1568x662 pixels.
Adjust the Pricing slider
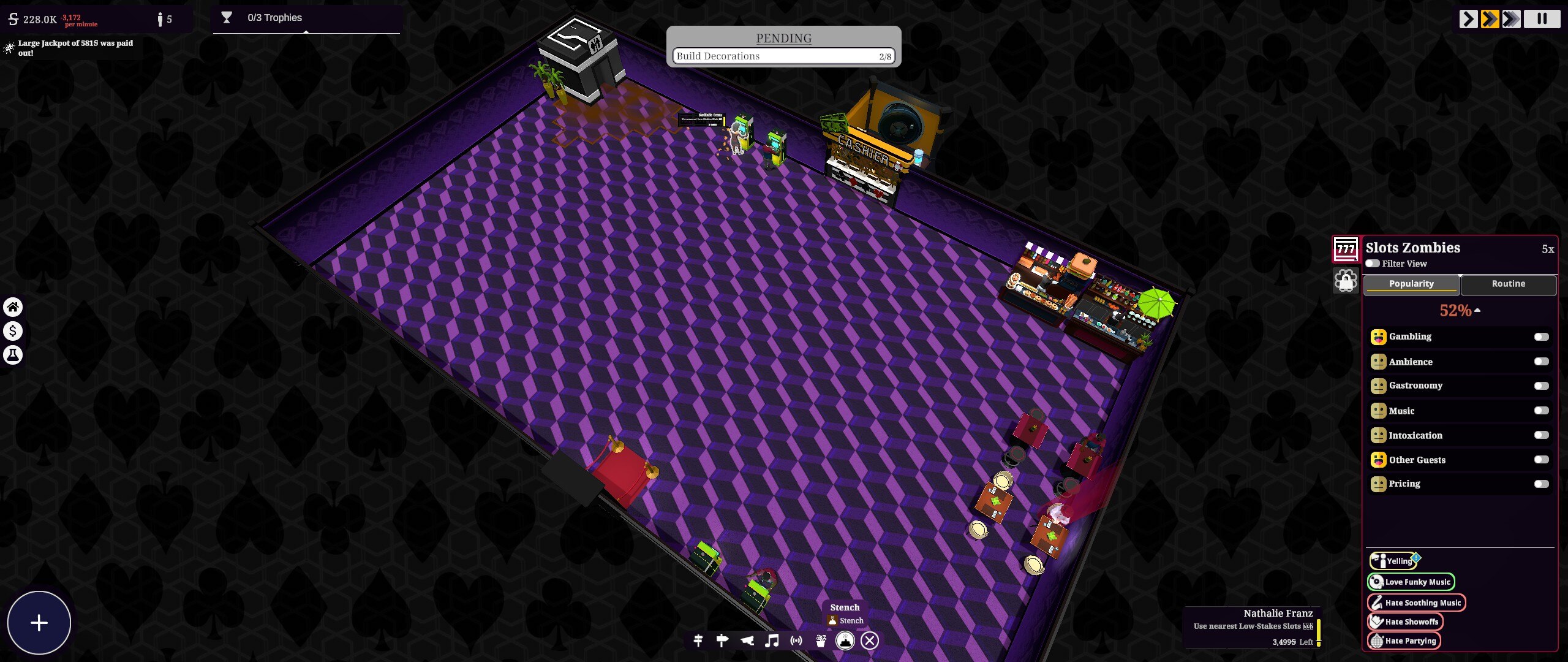(x=1540, y=484)
